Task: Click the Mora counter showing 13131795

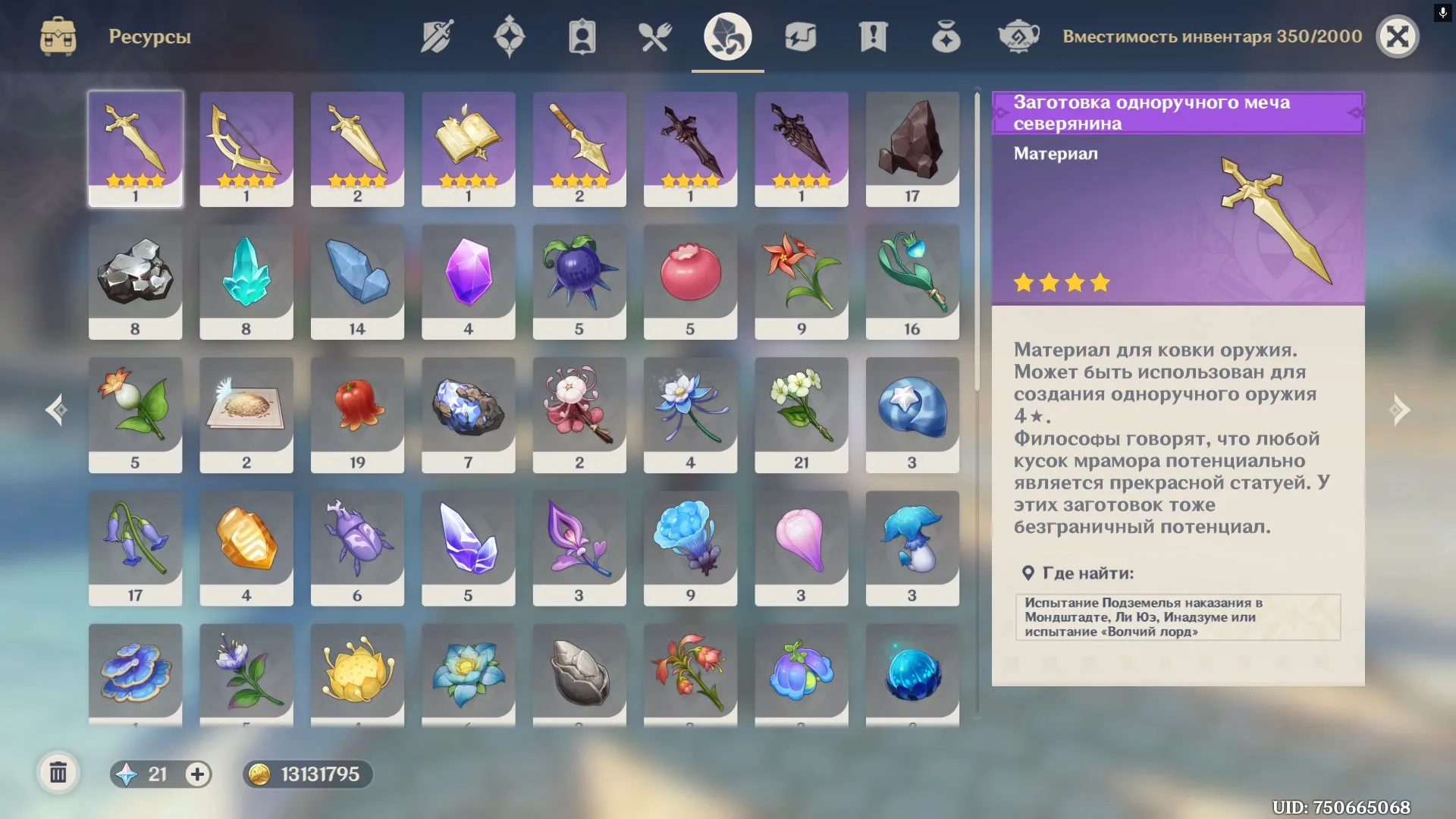Action: (307, 775)
